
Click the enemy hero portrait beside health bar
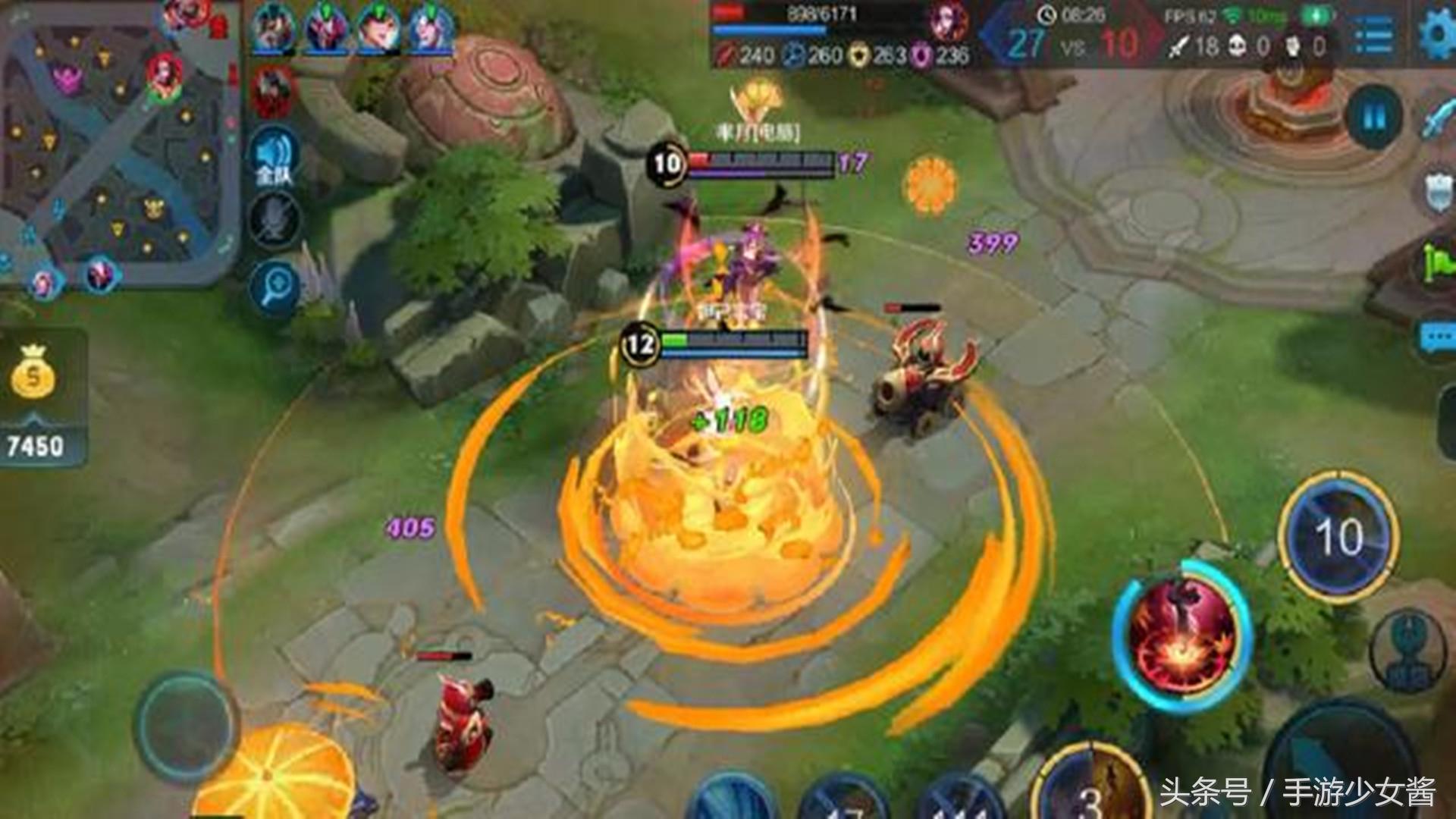949,23
